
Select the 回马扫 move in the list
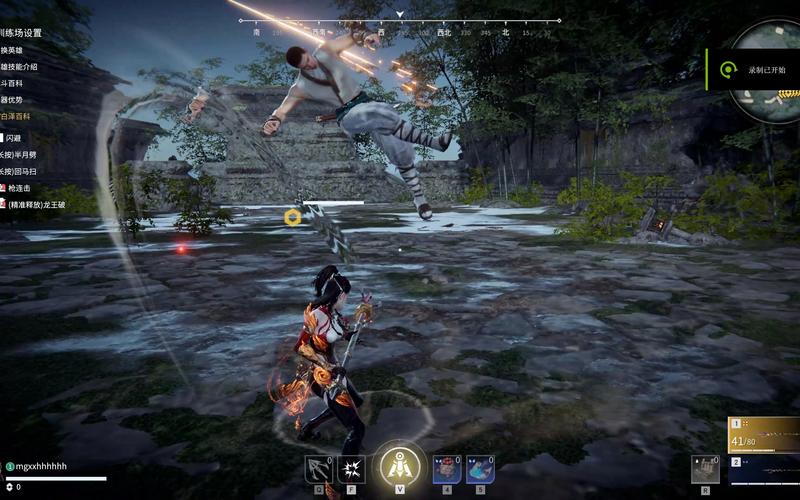pos(22,171)
